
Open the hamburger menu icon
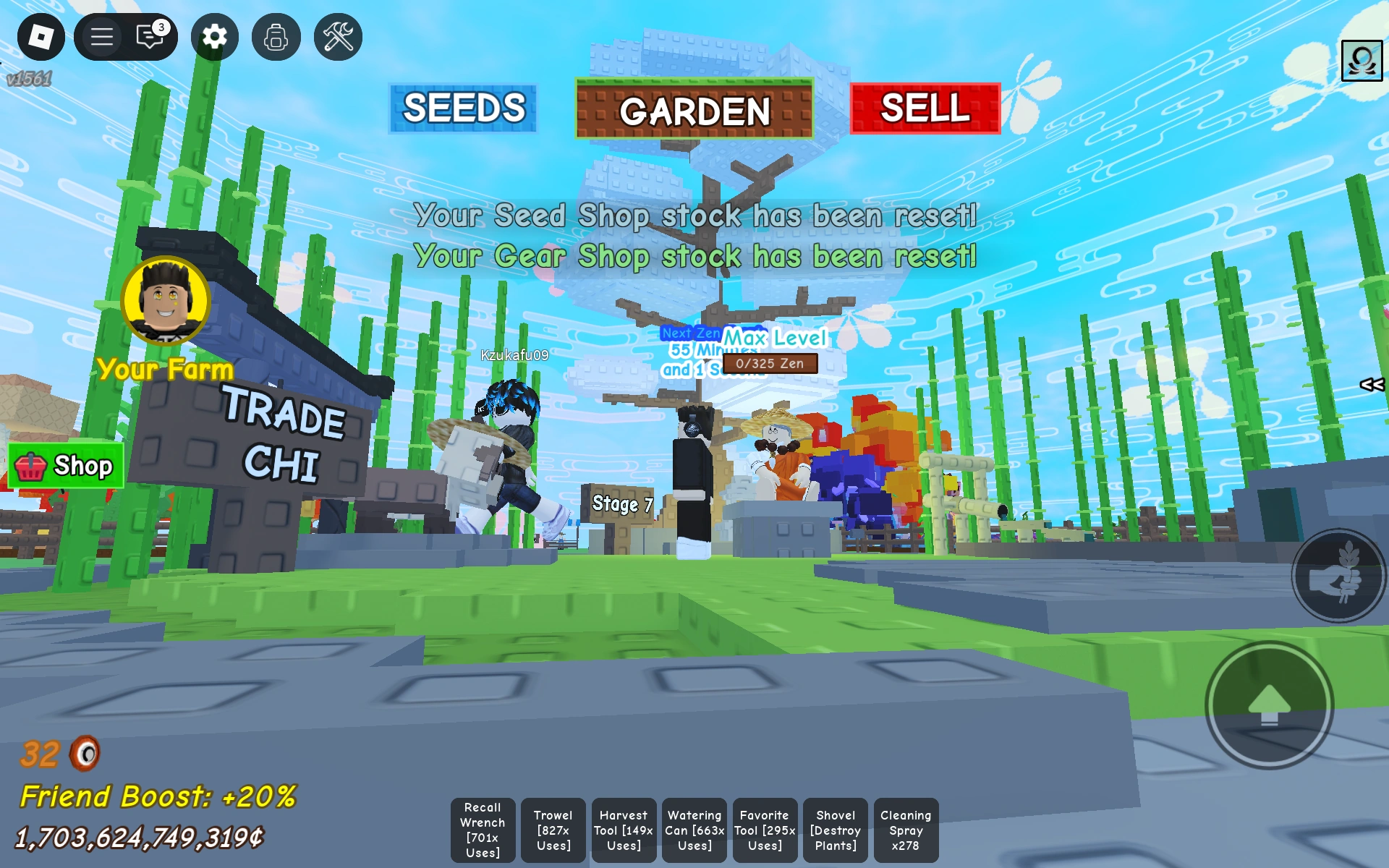tap(101, 36)
